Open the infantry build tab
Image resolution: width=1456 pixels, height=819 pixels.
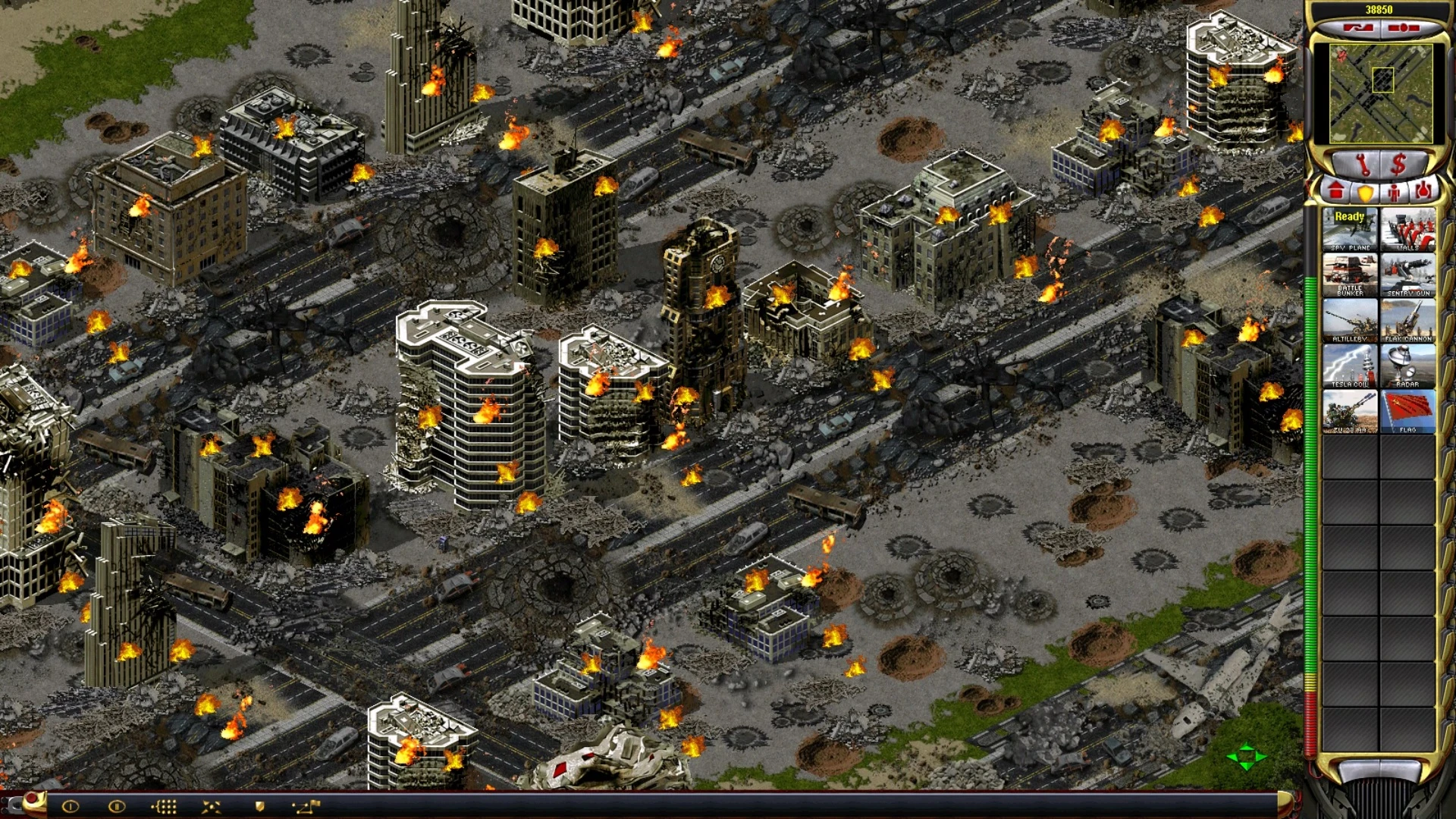click(1394, 193)
